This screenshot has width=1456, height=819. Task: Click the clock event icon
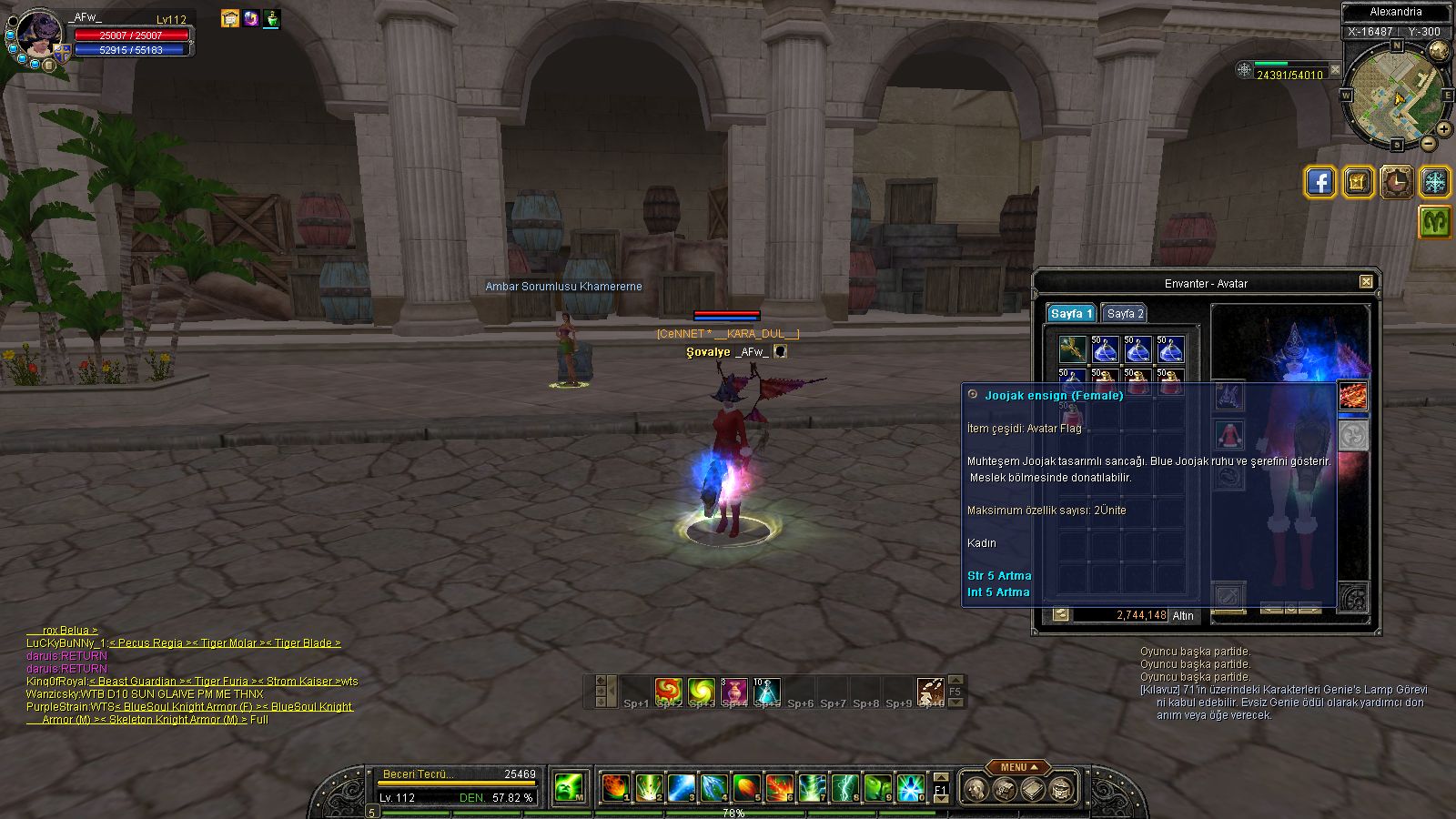pos(1396,182)
